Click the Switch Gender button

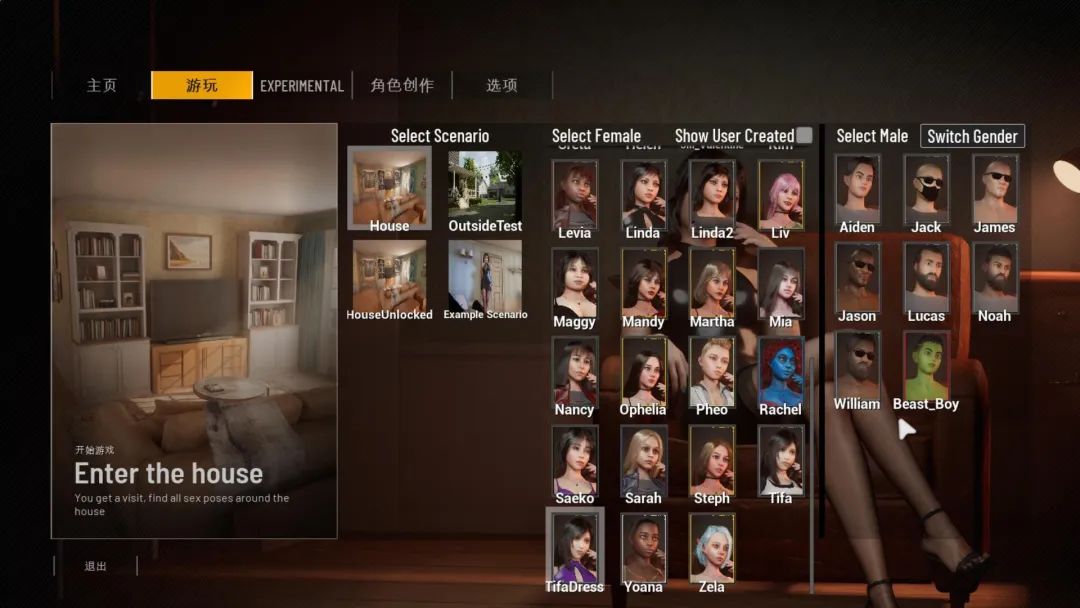(972, 137)
